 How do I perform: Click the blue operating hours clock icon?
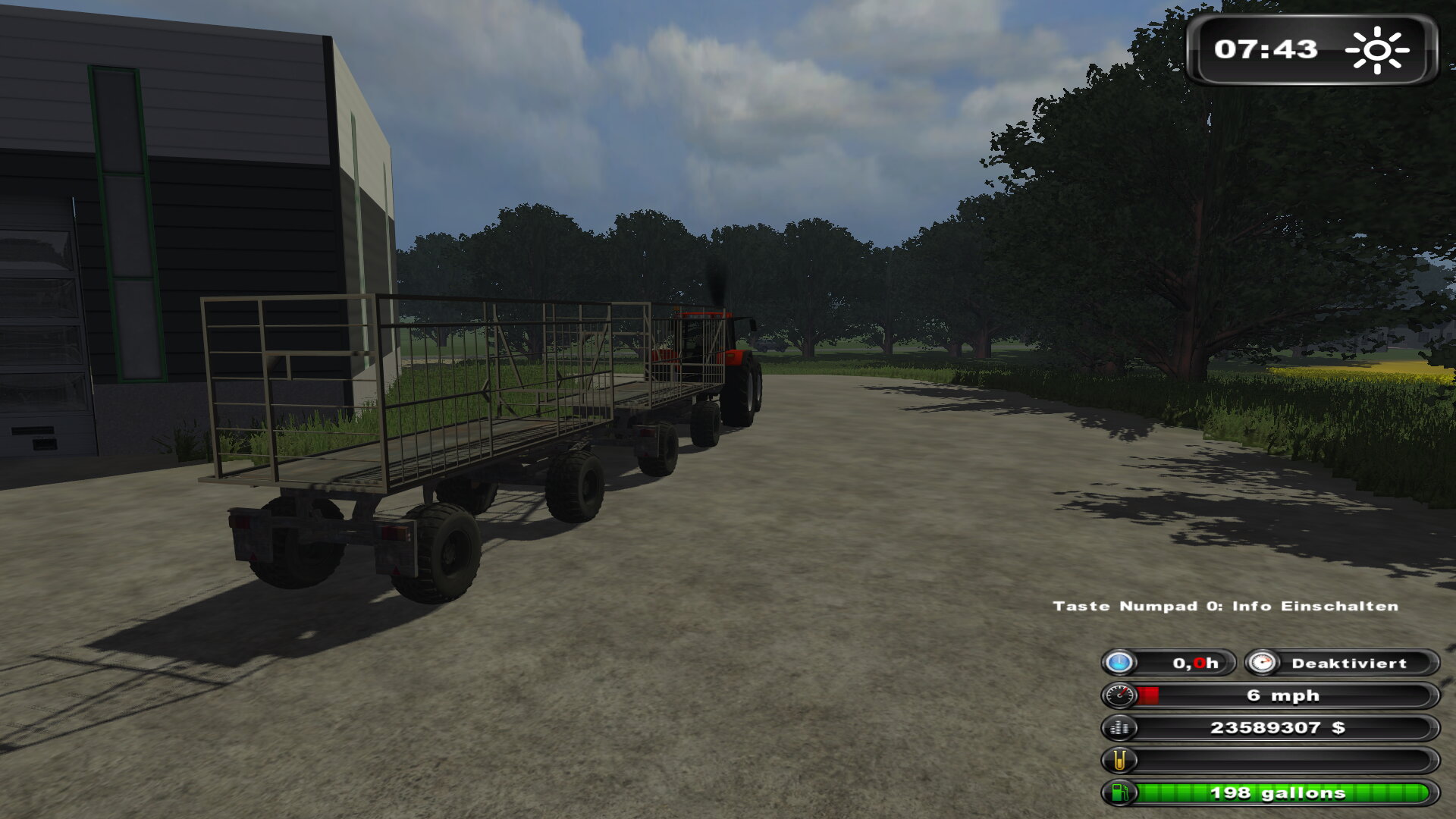click(x=1119, y=663)
